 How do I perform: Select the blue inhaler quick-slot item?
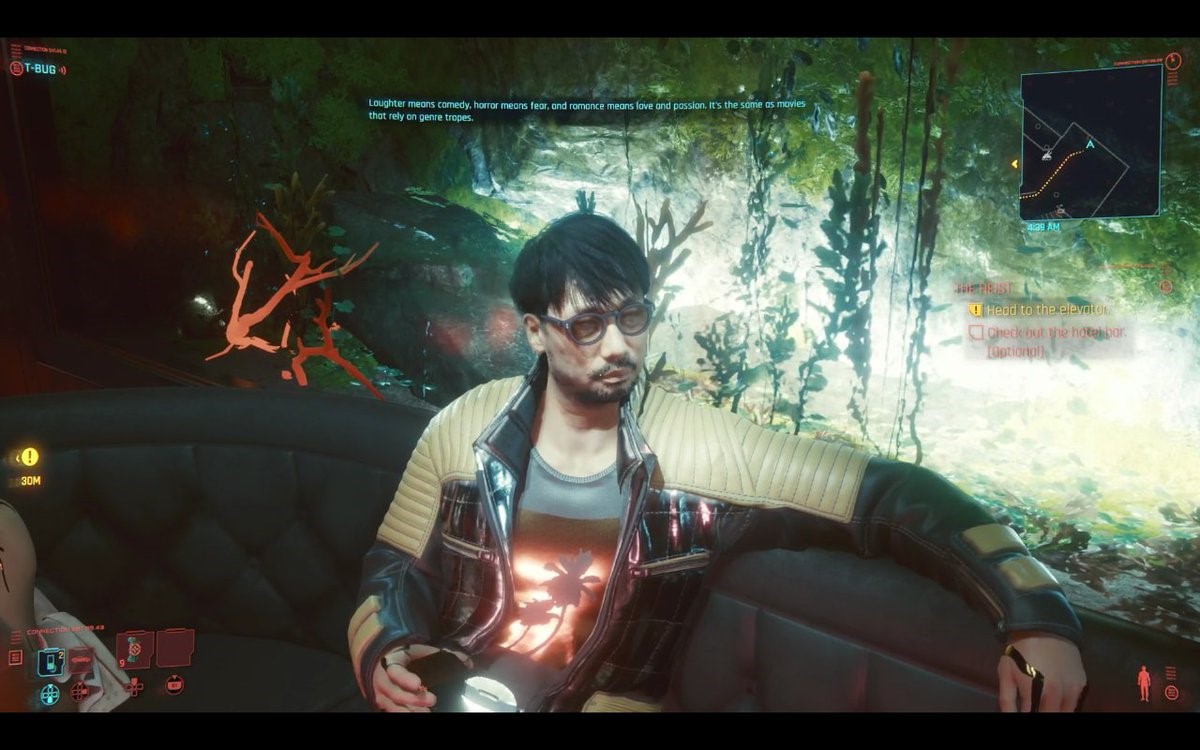point(49,662)
